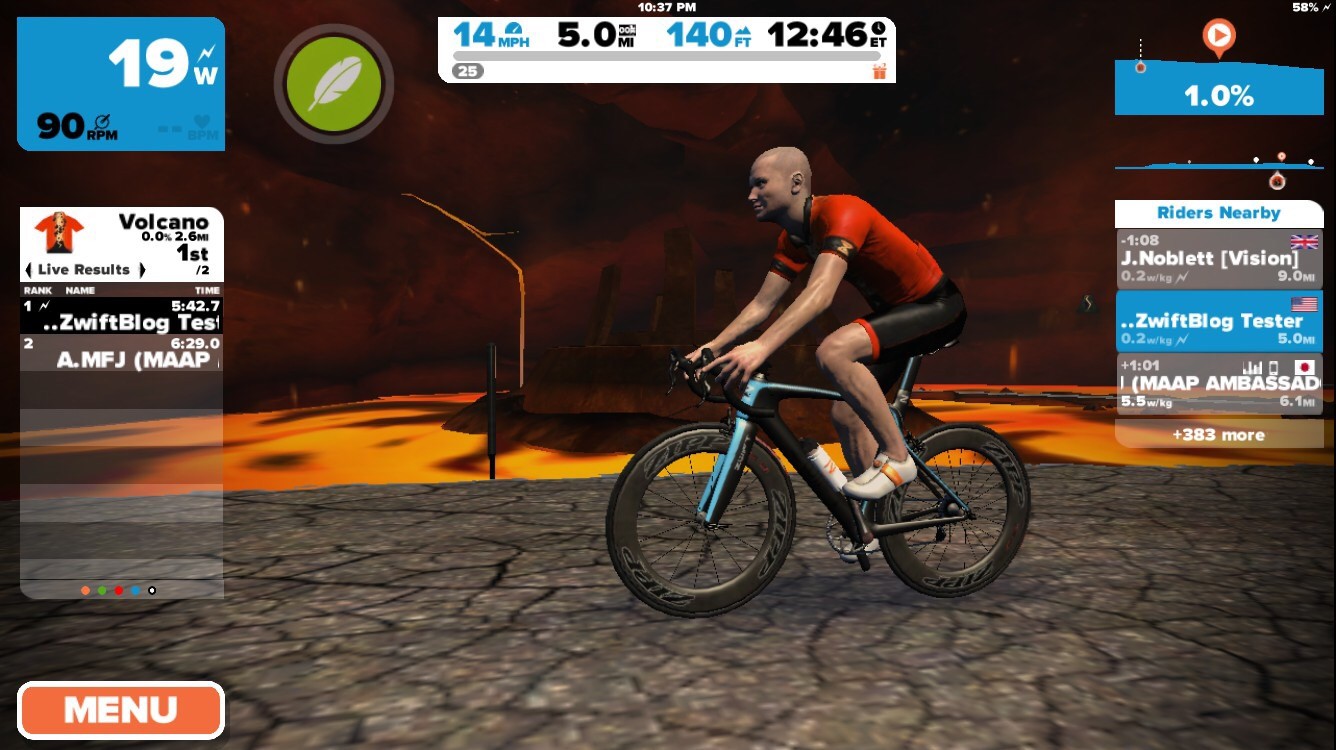Select ZwiftBlog Tester in the Riders Nearby list
1336x750 pixels.
point(1218,321)
